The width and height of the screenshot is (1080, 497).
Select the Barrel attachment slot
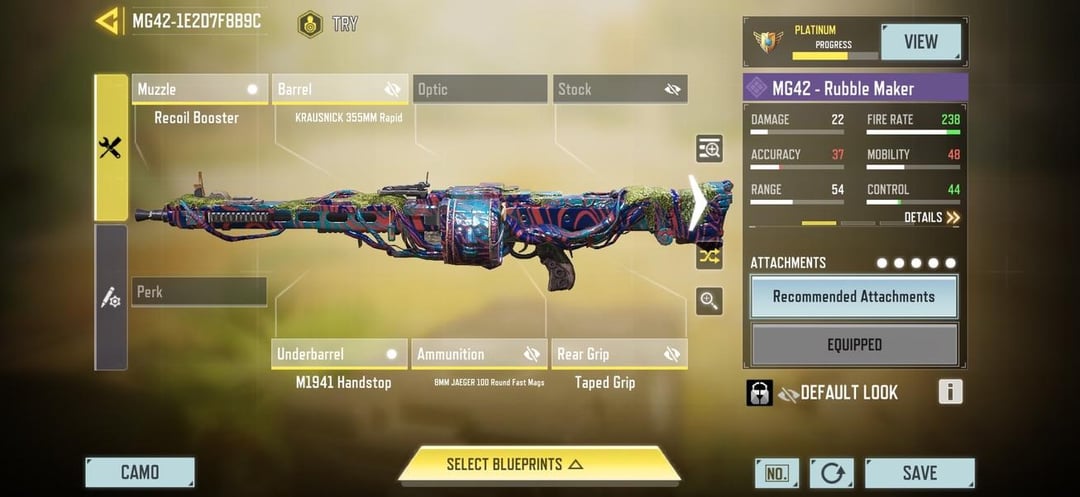pyautogui.click(x=340, y=89)
